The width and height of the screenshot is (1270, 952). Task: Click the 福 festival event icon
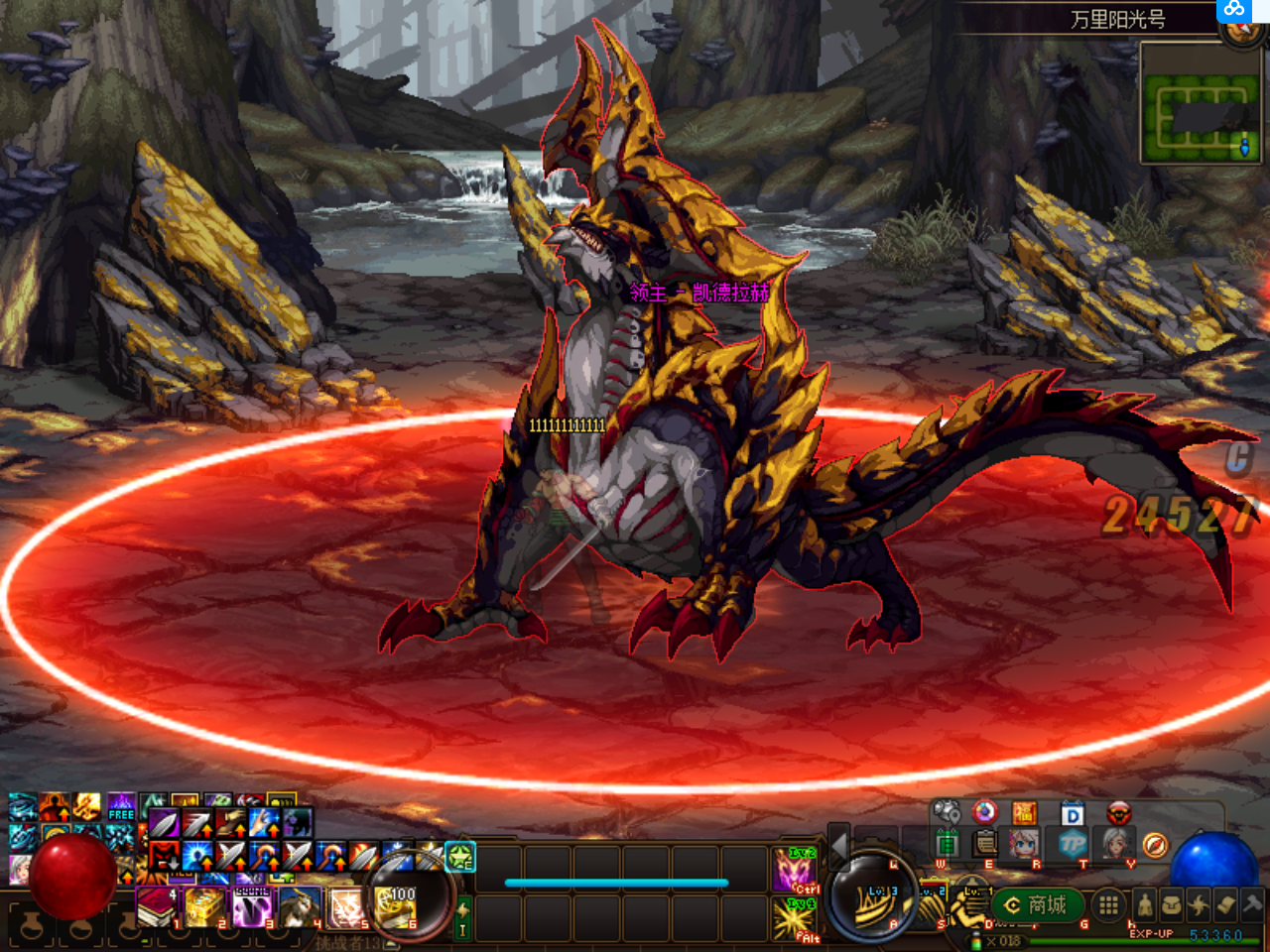(x=1023, y=813)
